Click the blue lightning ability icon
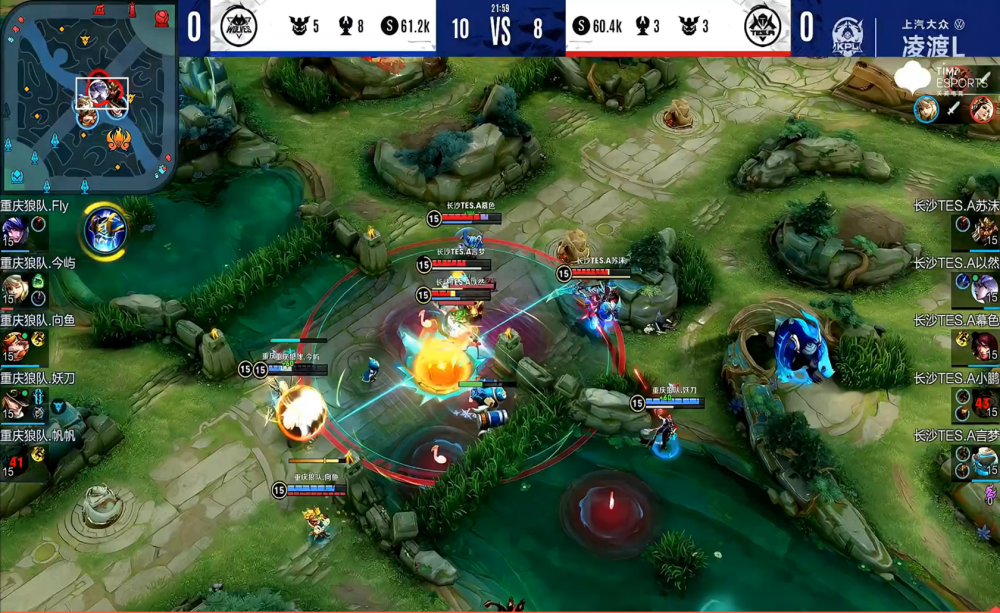Image resolution: width=1000 pixels, height=613 pixels. coord(104,228)
